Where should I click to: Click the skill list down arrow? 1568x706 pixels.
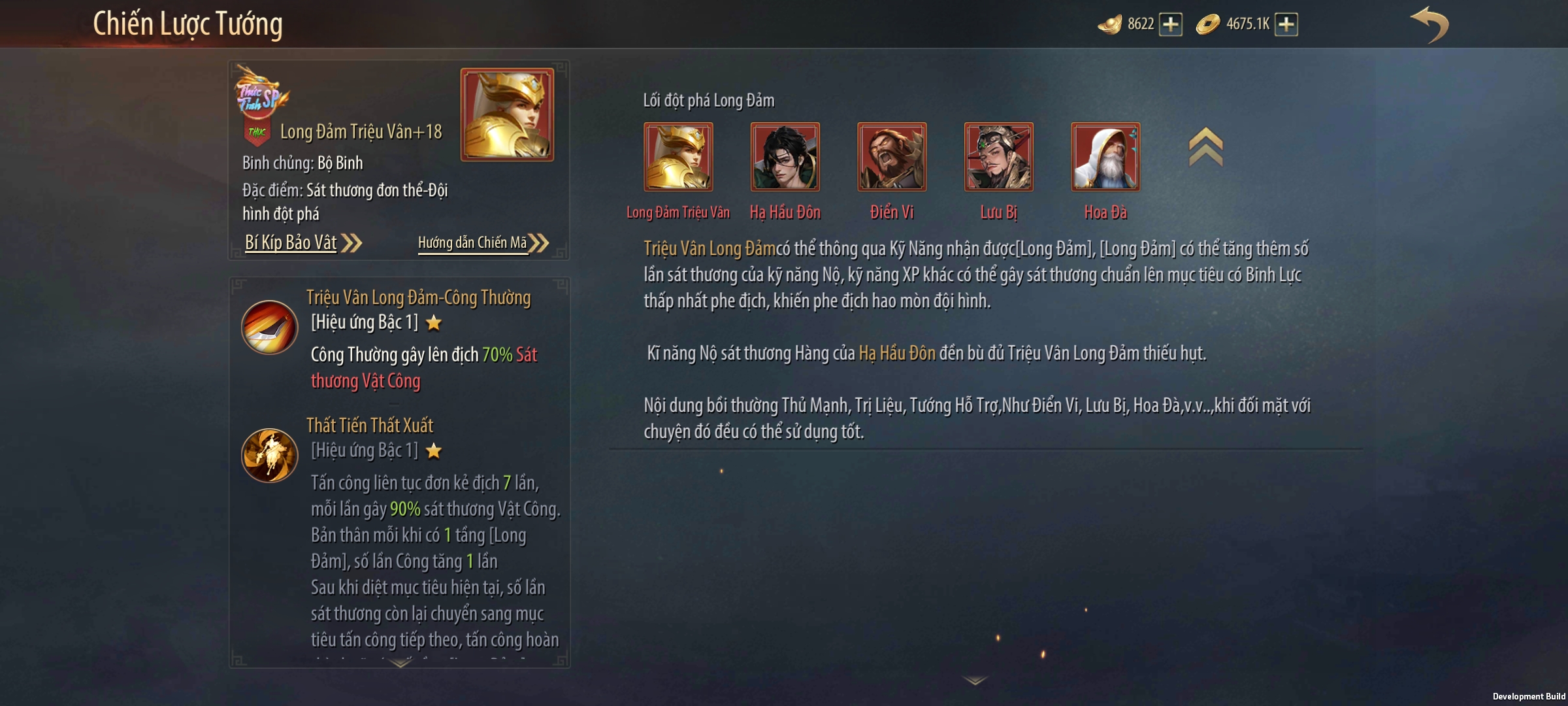[x=400, y=663]
